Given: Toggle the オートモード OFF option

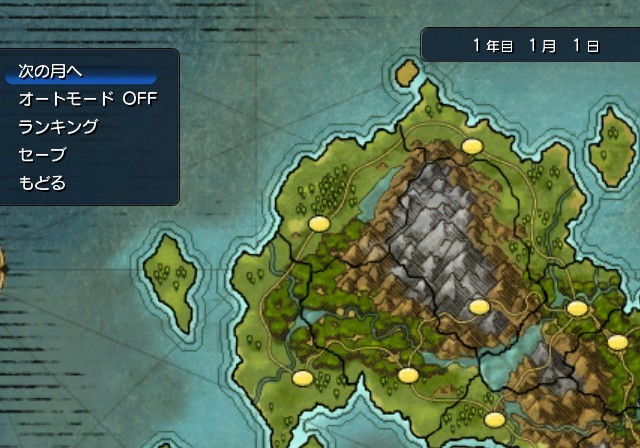Looking at the screenshot, I should pyautogui.click(x=88, y=99).
